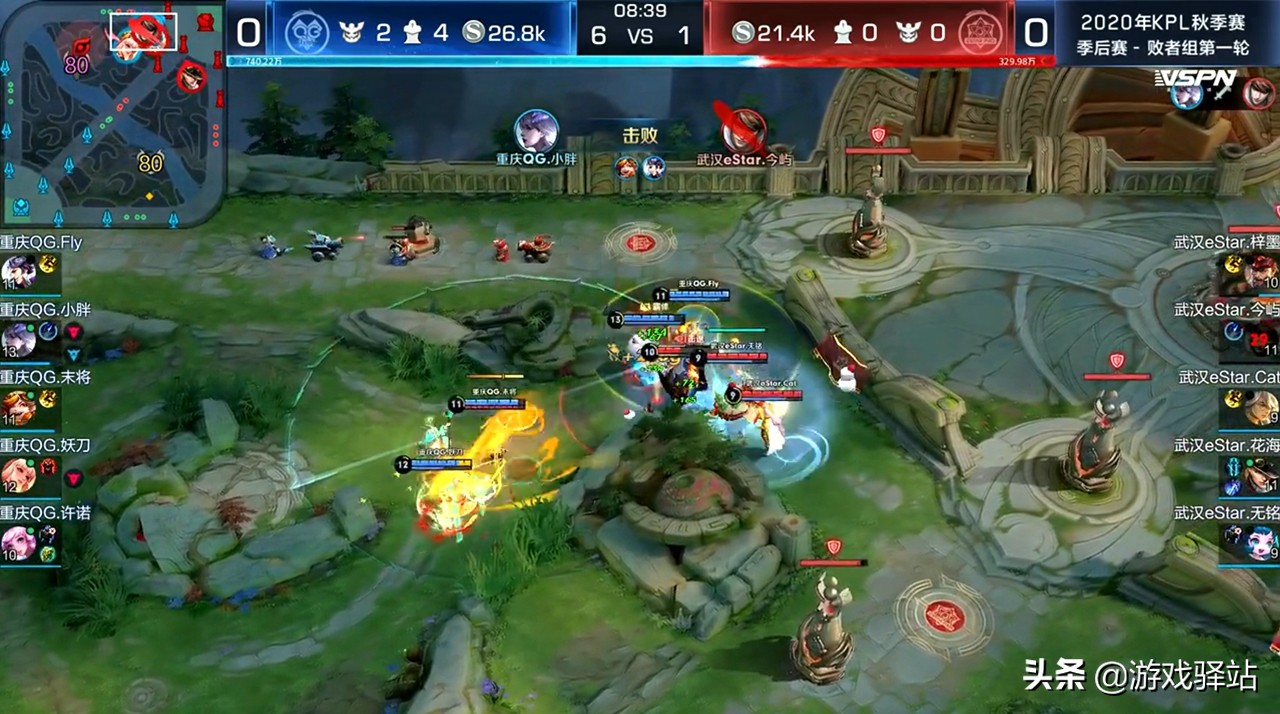Choose player 重庆QG.末将 from the team list
Image resolution: width=1280 pixels, height=714 pixels.
point(20,408)
